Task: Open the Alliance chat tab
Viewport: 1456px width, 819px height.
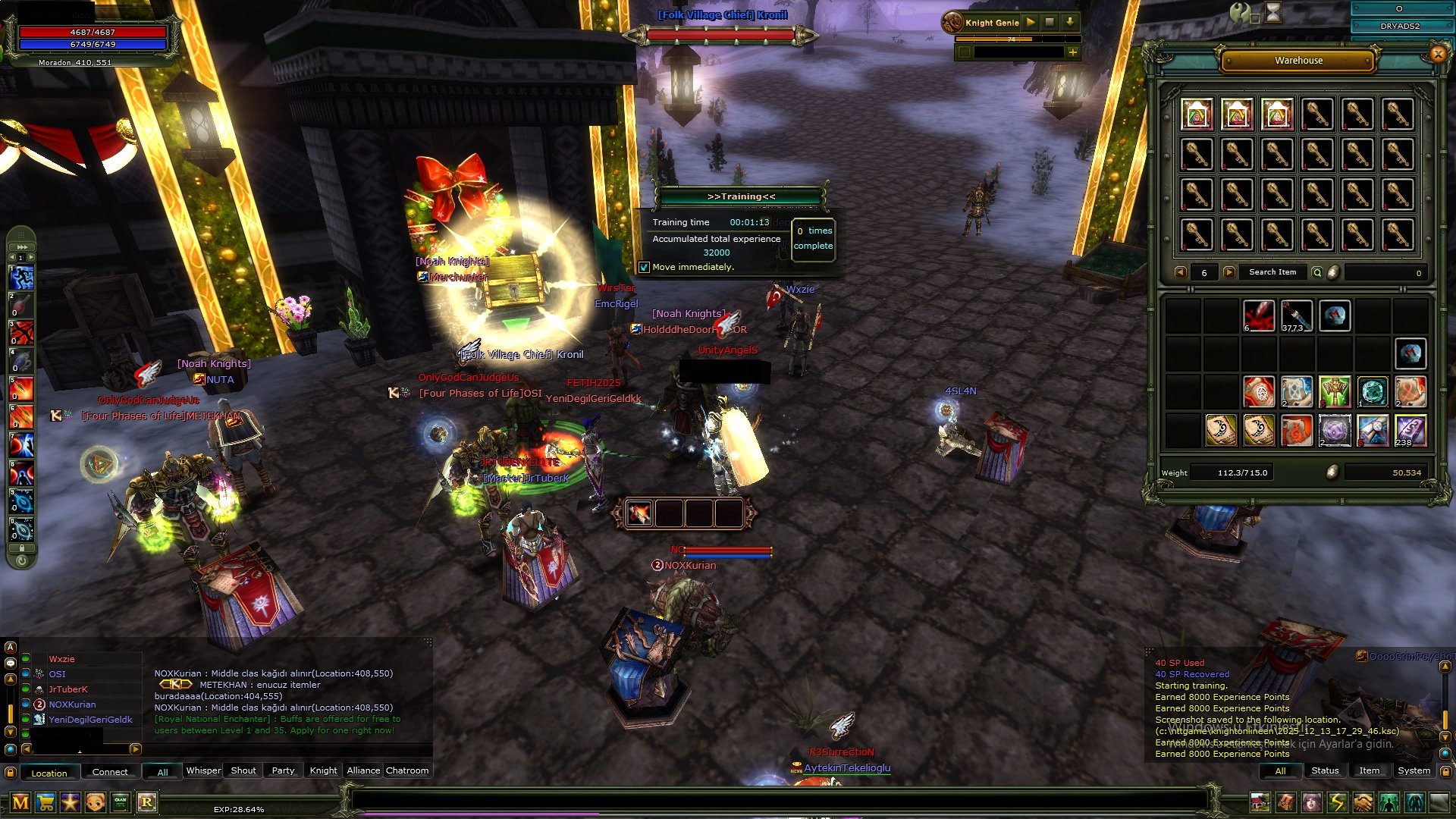Action: click(363, 770)
